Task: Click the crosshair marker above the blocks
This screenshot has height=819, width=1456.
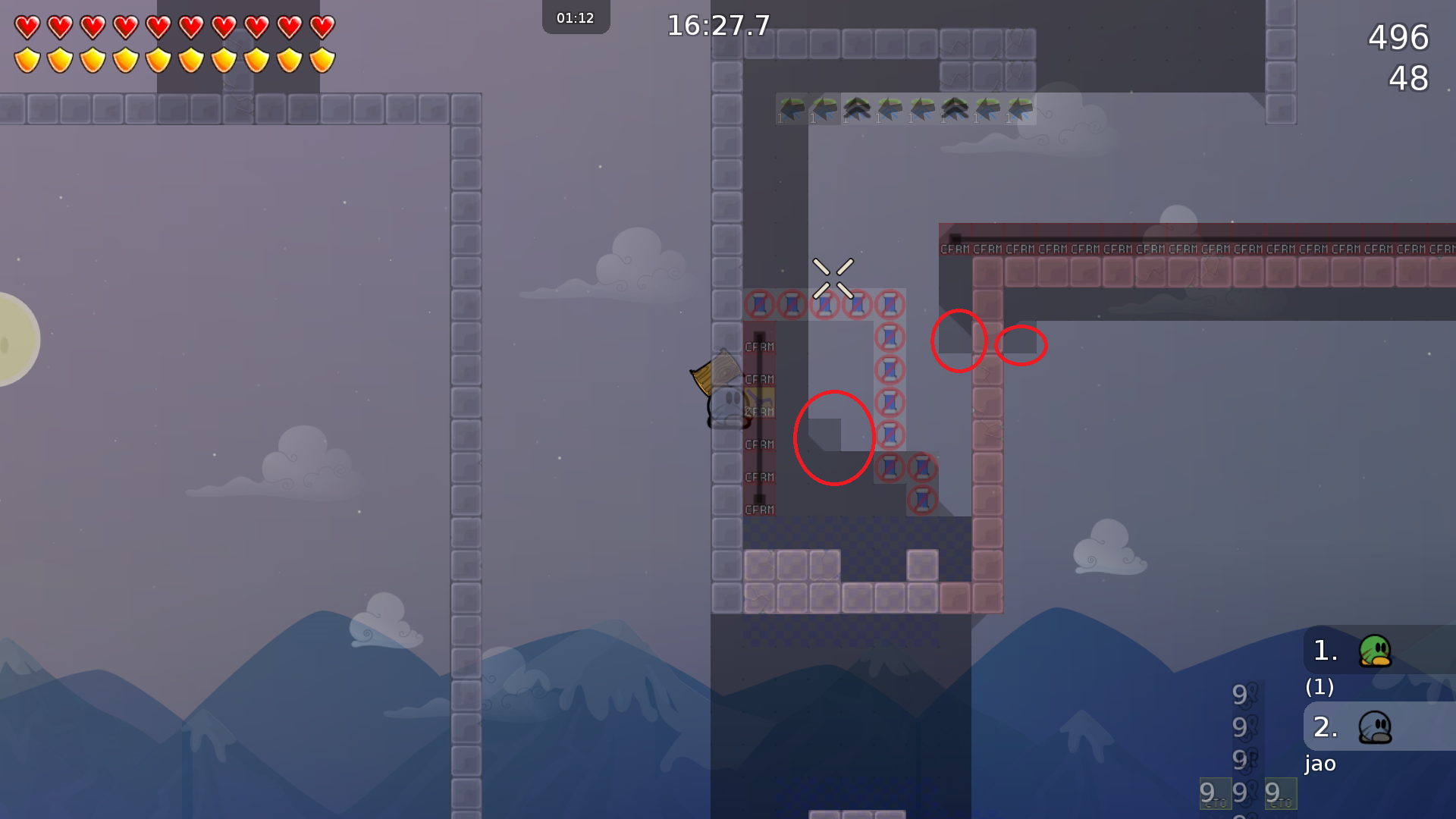Action: coord(834,278)
